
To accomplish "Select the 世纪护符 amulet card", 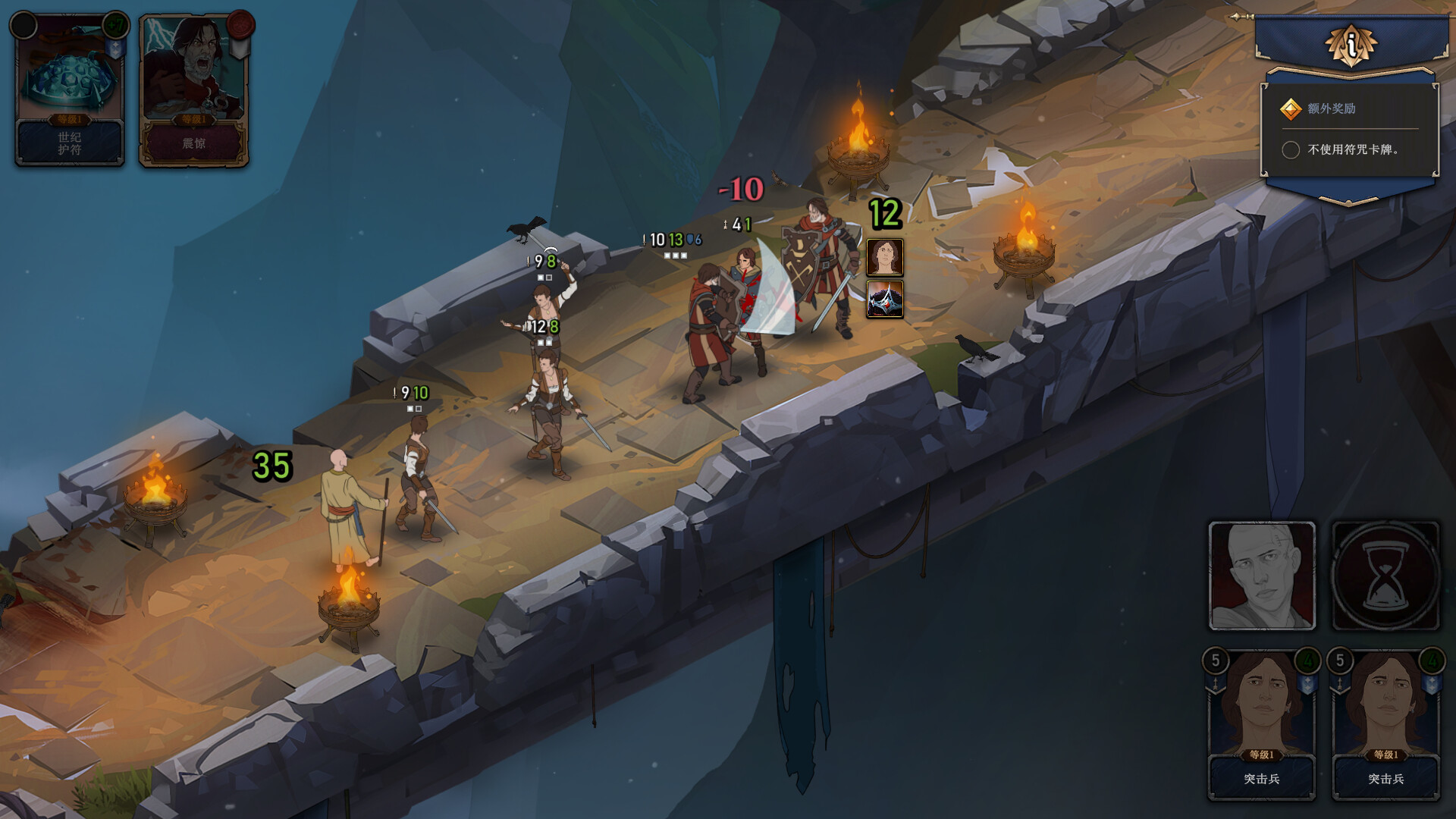I will pyautogui.click(x=70, y=89).
